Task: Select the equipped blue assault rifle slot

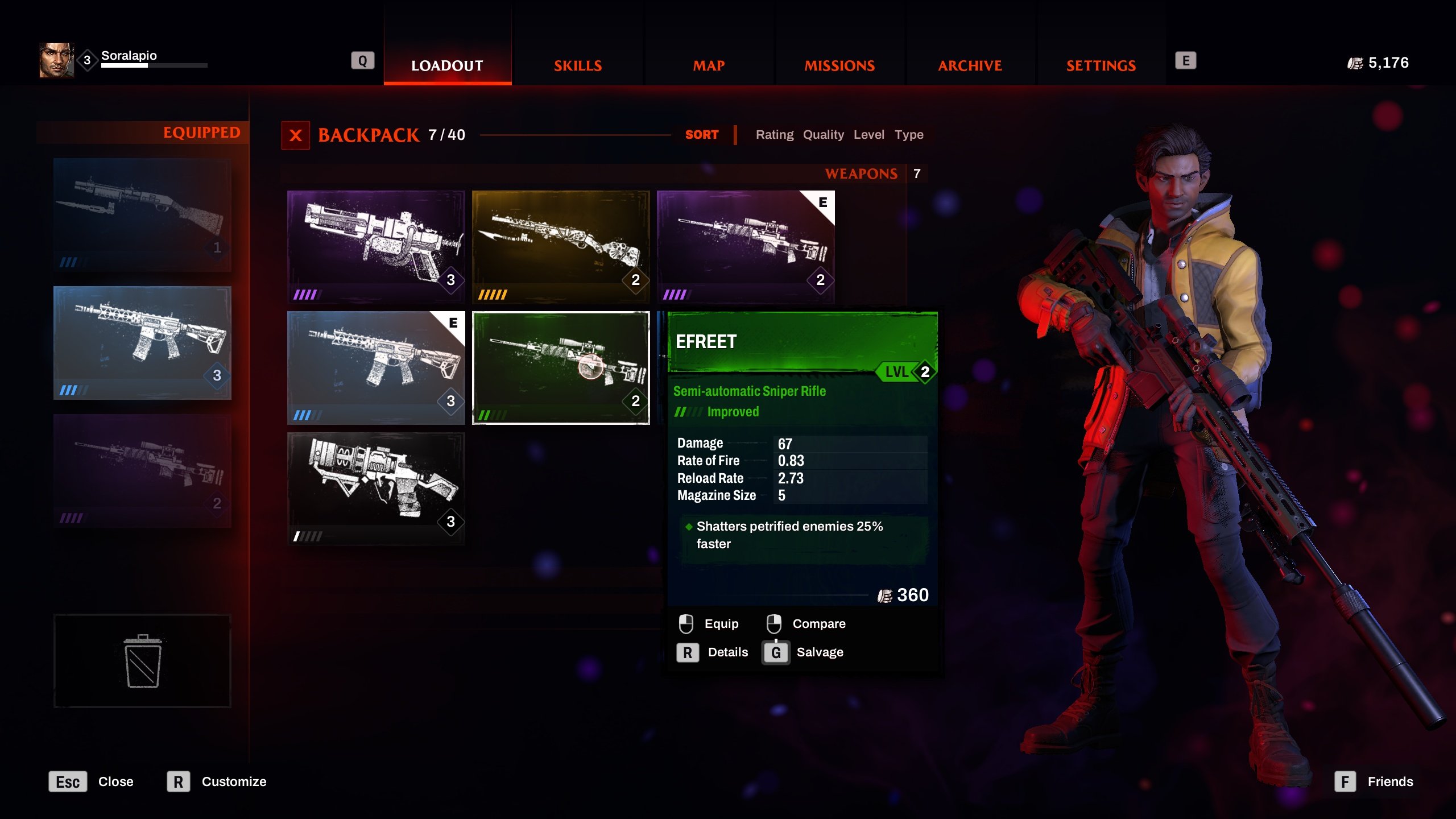Action: pos(142,342)
